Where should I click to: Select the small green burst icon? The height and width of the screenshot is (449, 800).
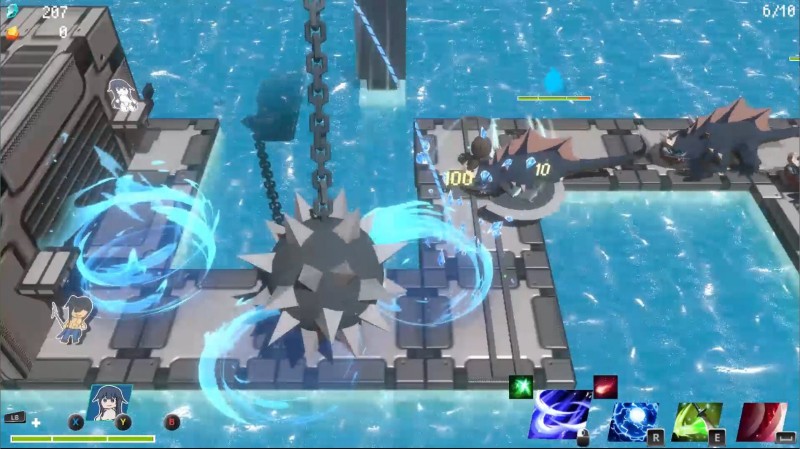click(x=520, y=387)
